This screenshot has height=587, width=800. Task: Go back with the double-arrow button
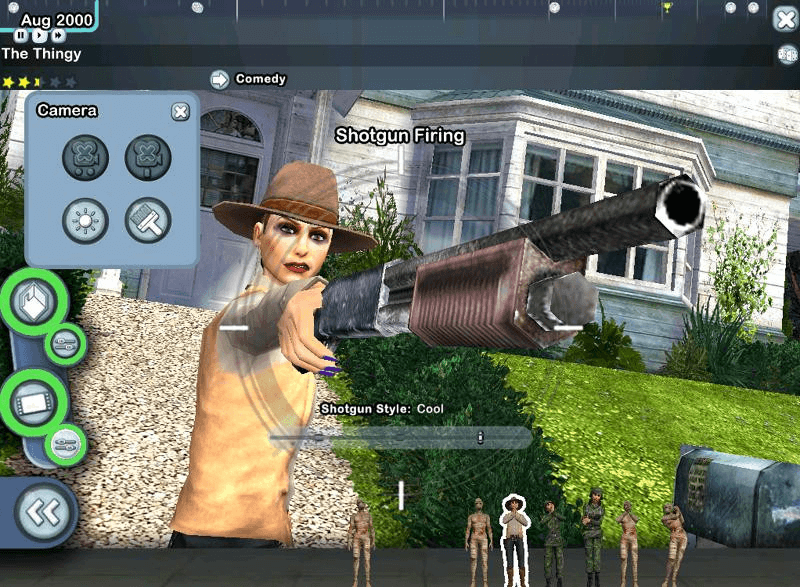click(43, 512)
